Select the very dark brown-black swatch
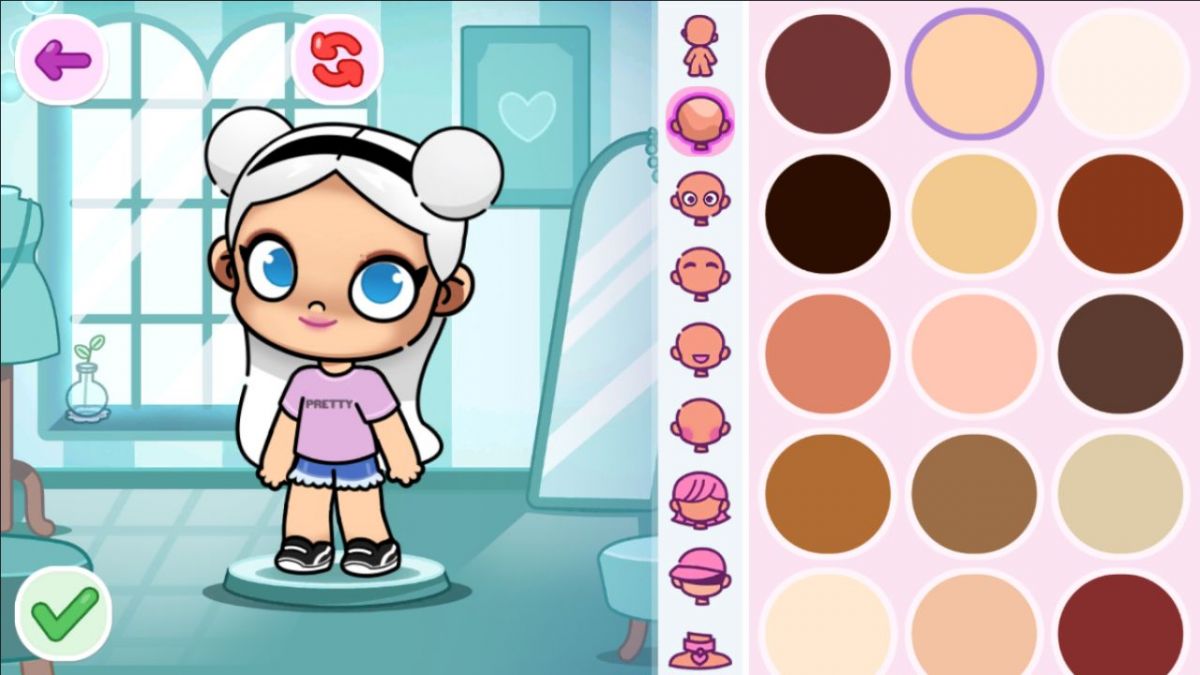 tap(828, 214)
